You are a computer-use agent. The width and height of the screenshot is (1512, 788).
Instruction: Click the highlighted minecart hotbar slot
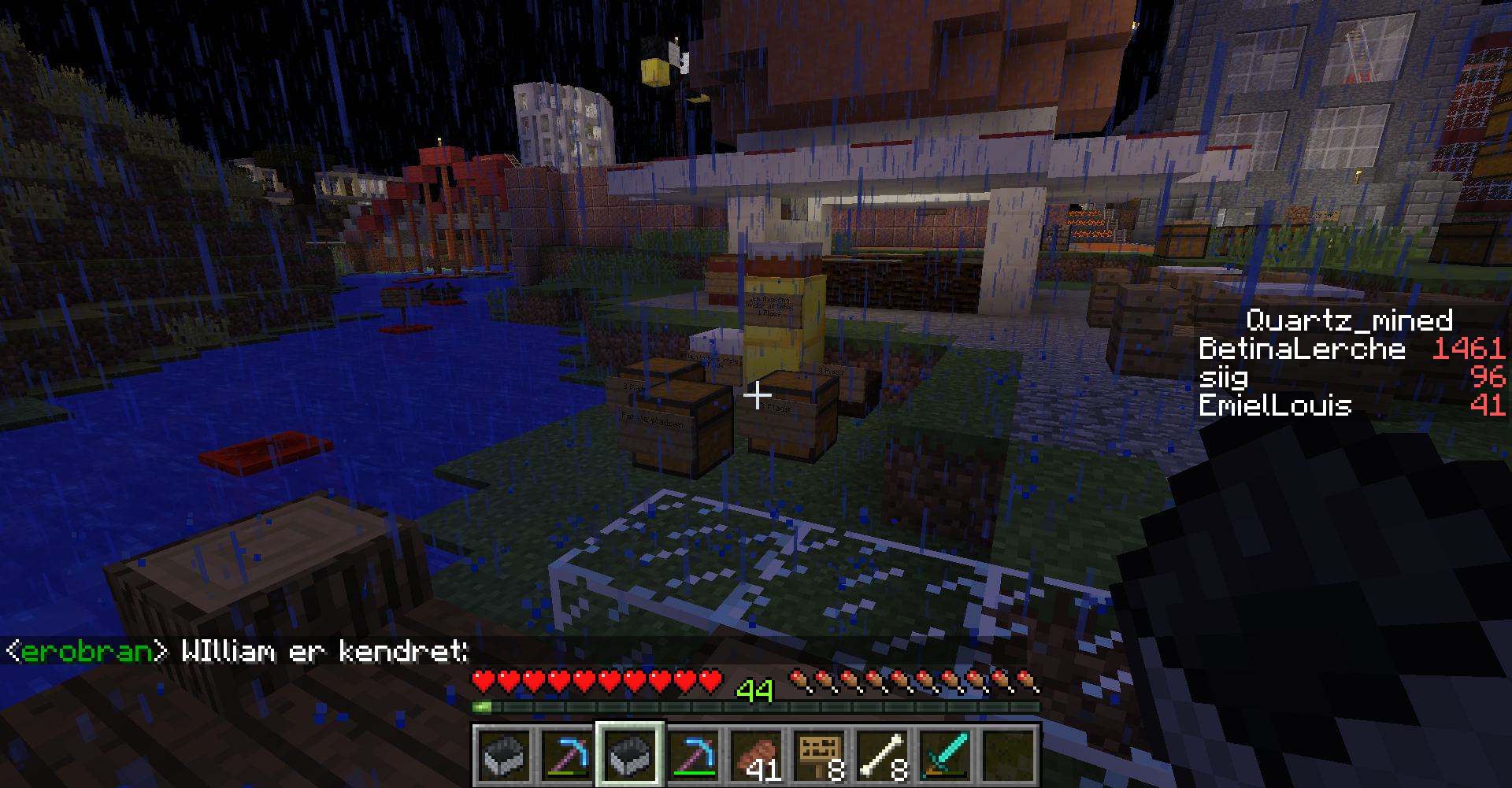[x=630, y=756]
